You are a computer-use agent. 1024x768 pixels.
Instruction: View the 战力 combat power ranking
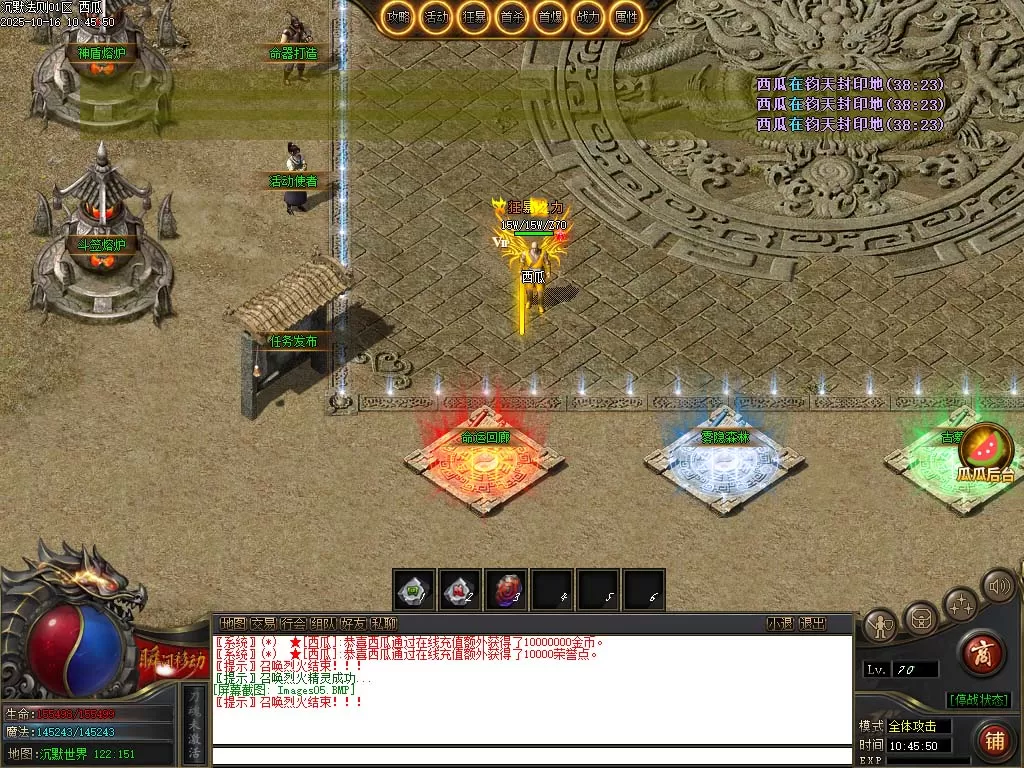click(x=589, y=16)
